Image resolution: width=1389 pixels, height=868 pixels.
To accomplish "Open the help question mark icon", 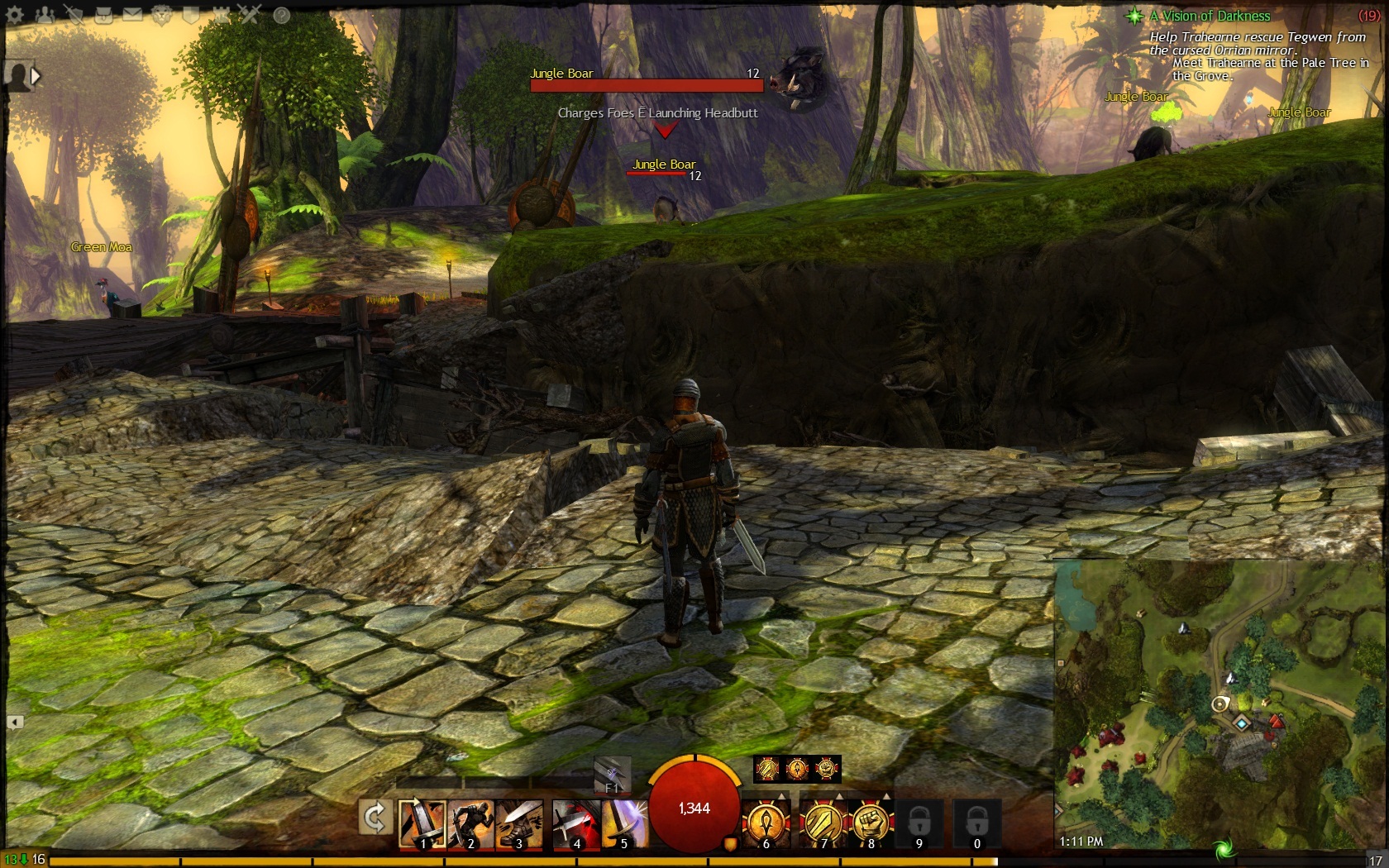I will click(x=281, y=15).
